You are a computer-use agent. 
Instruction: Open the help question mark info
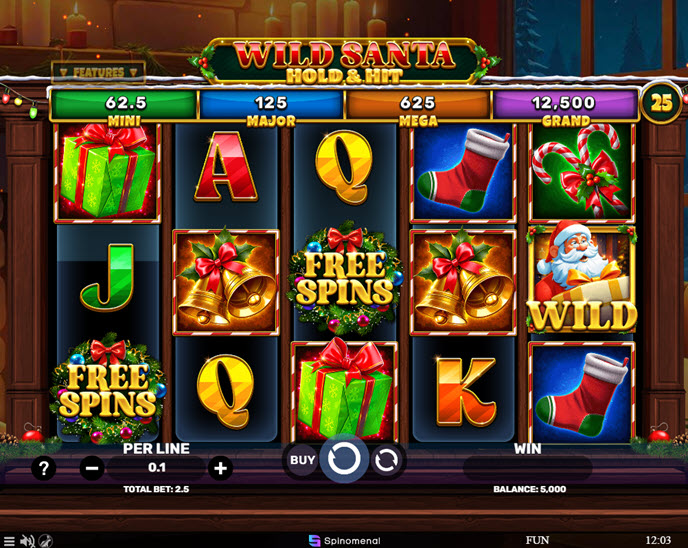pyautogui.click(x=44, y=467)
